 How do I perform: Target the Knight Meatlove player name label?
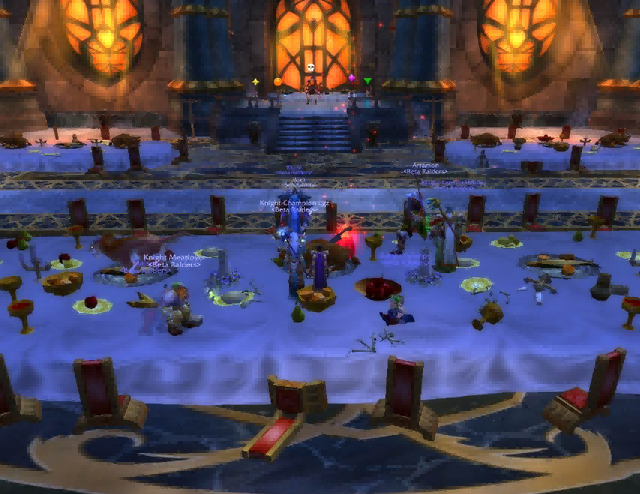[x=172, y=257]
